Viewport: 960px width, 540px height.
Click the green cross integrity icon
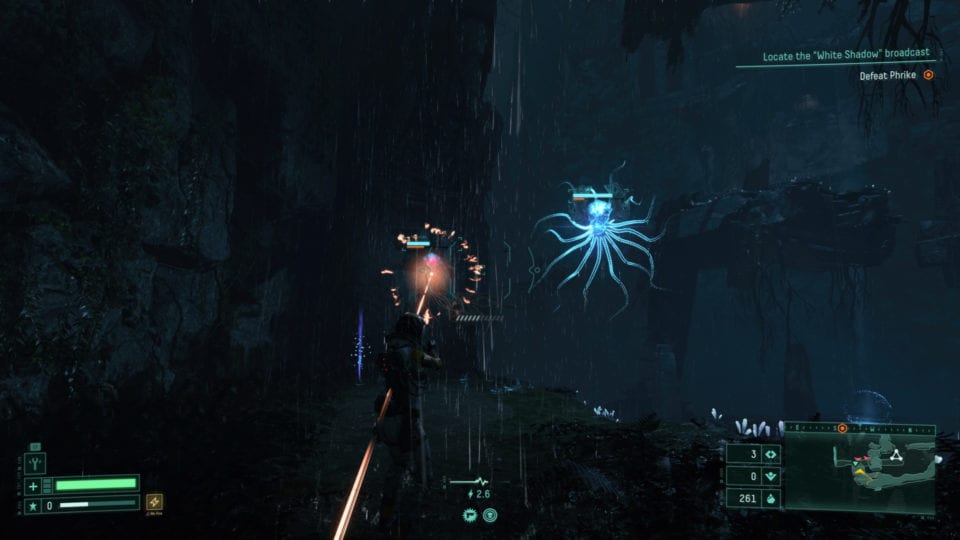coord(35,486)
